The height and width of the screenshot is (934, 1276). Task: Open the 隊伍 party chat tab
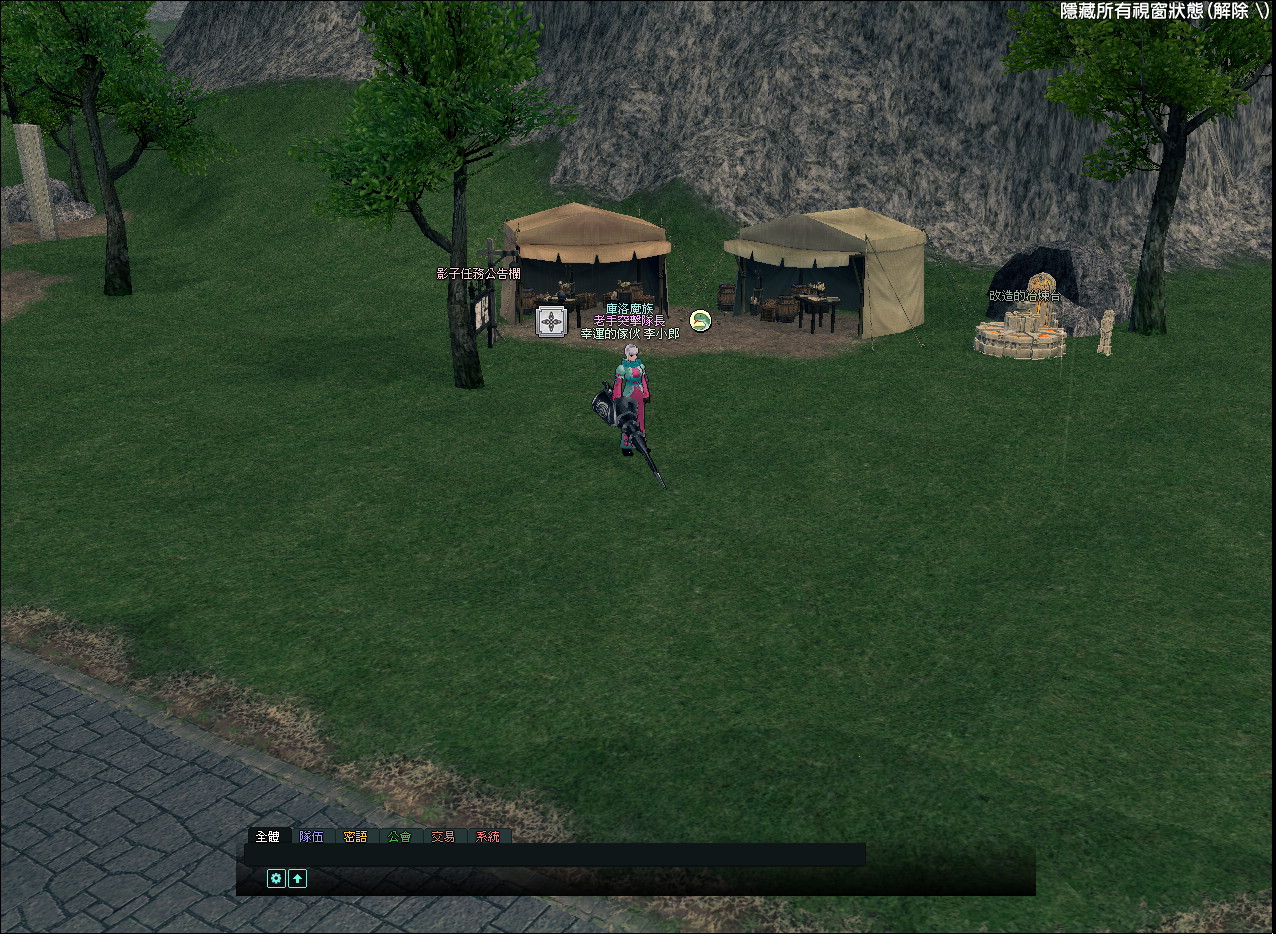click(x=312, y=836)
